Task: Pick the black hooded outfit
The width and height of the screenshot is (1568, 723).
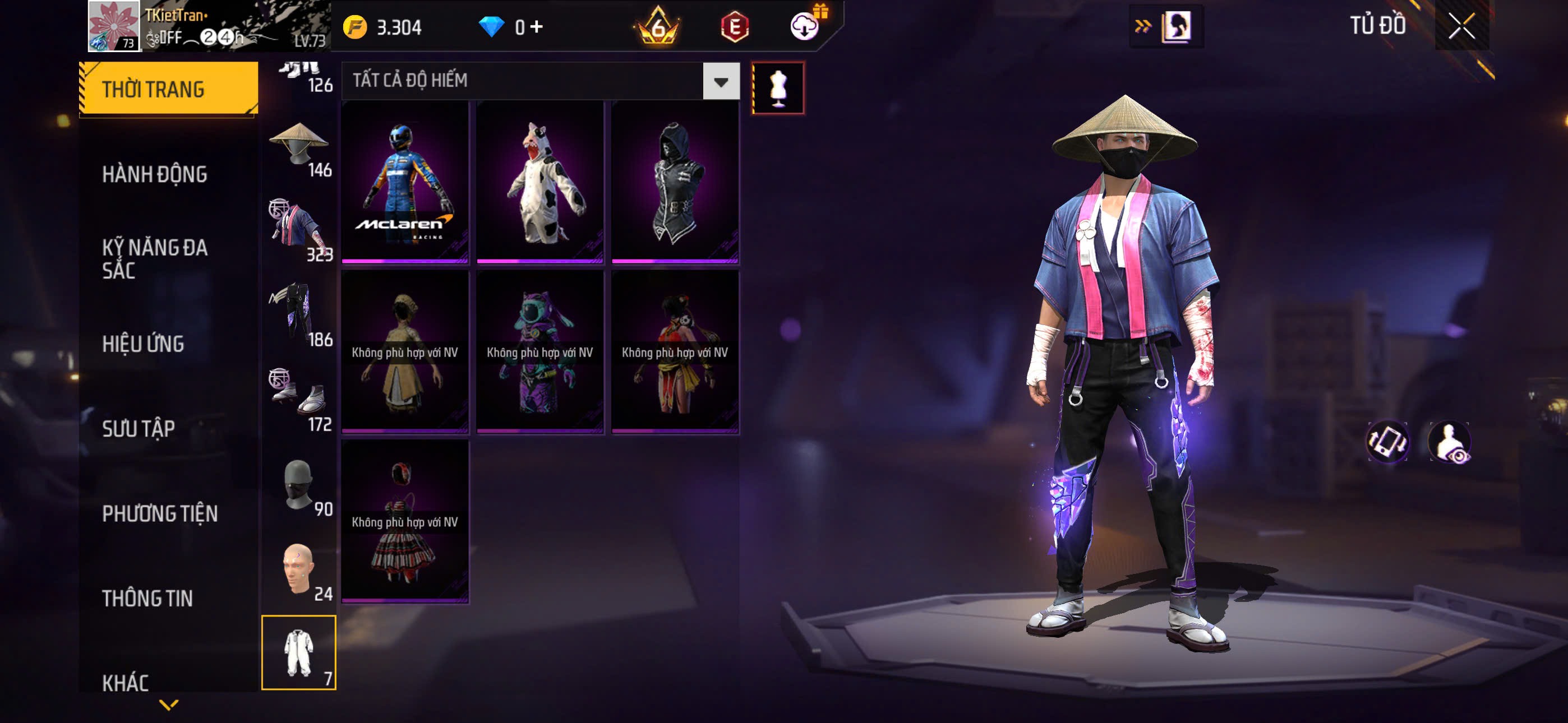Action: click(x=675, y=182)
